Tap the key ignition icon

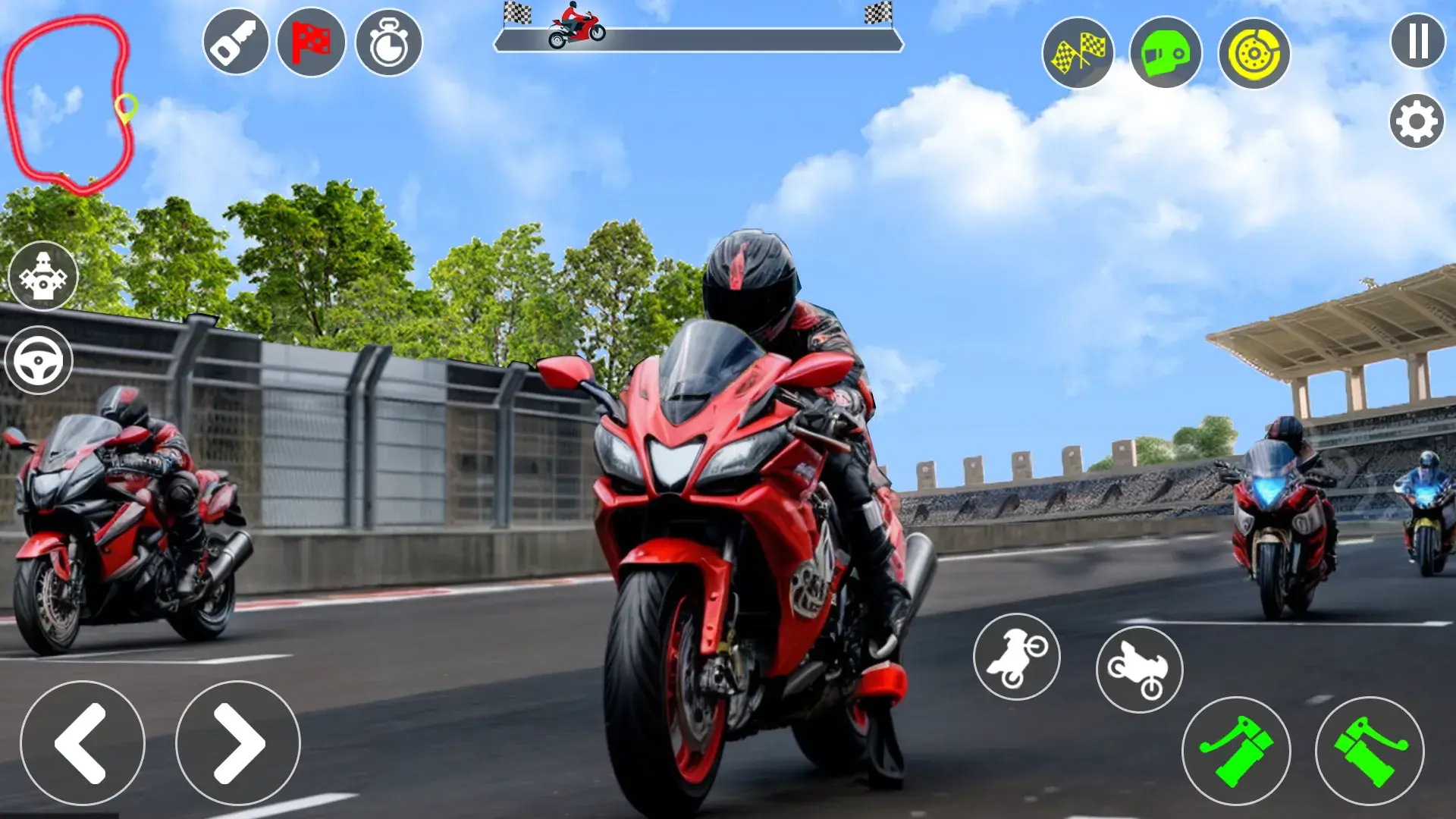[236, 42]
